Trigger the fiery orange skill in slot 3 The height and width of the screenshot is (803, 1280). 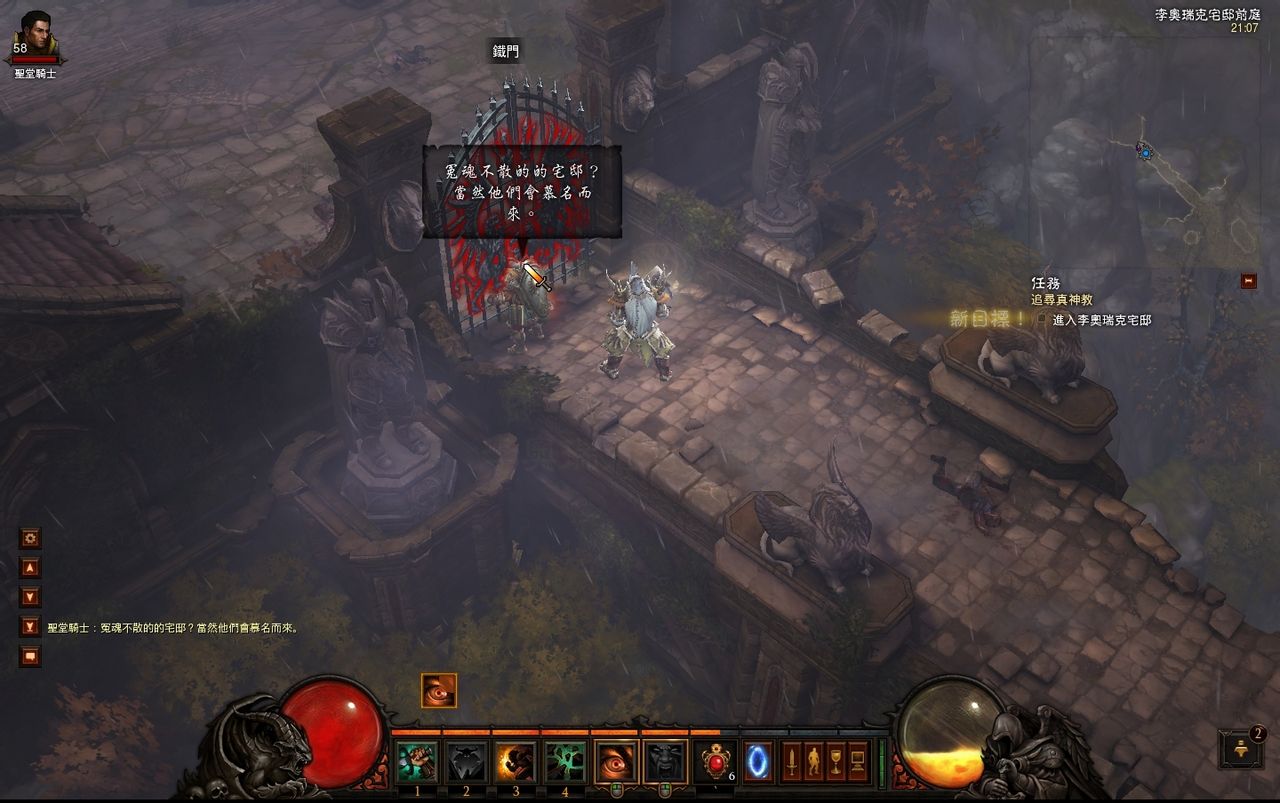pyautogui.click(x=516, y=762)
